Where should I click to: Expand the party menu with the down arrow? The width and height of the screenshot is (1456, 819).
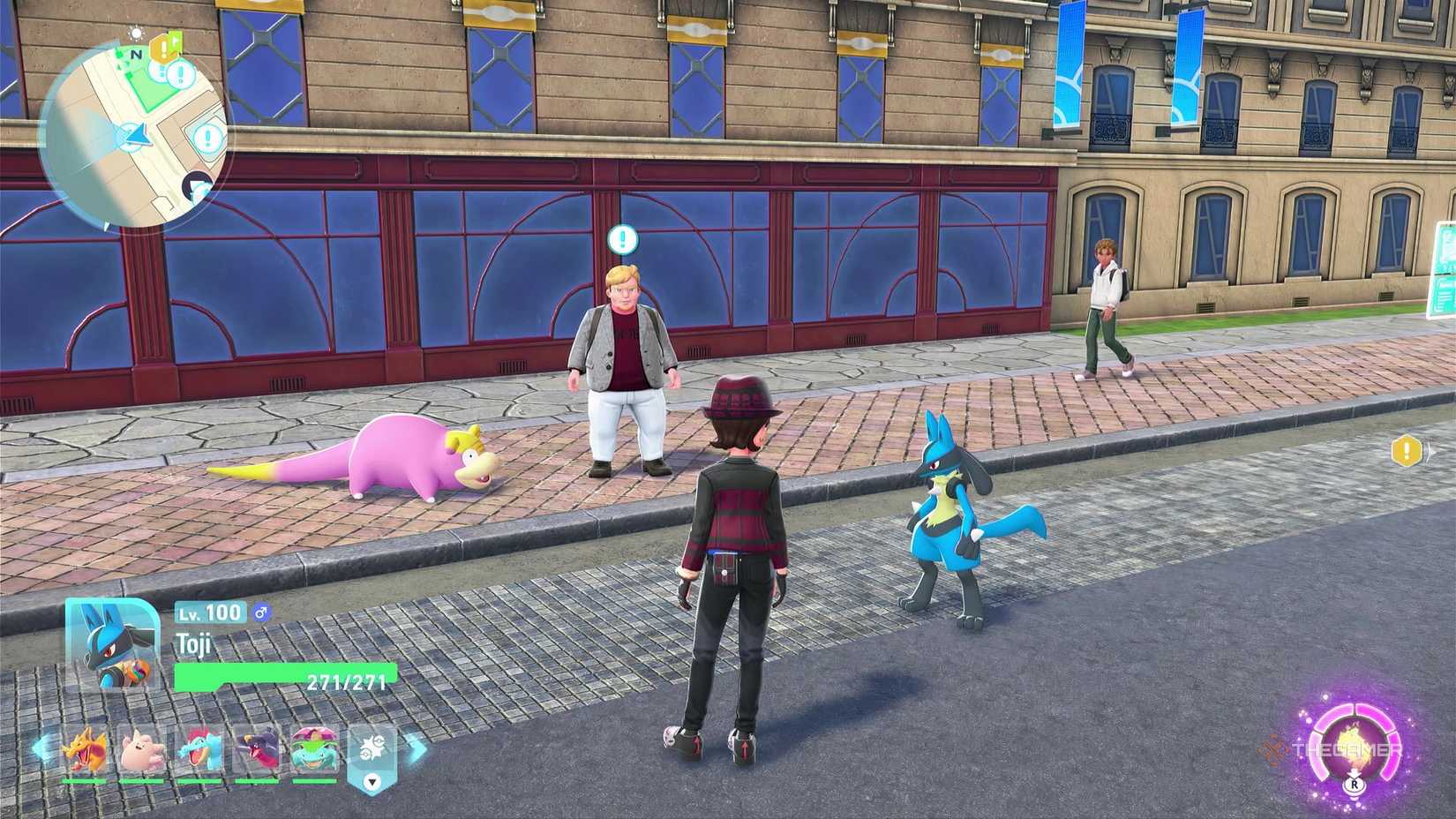[372, 781]
